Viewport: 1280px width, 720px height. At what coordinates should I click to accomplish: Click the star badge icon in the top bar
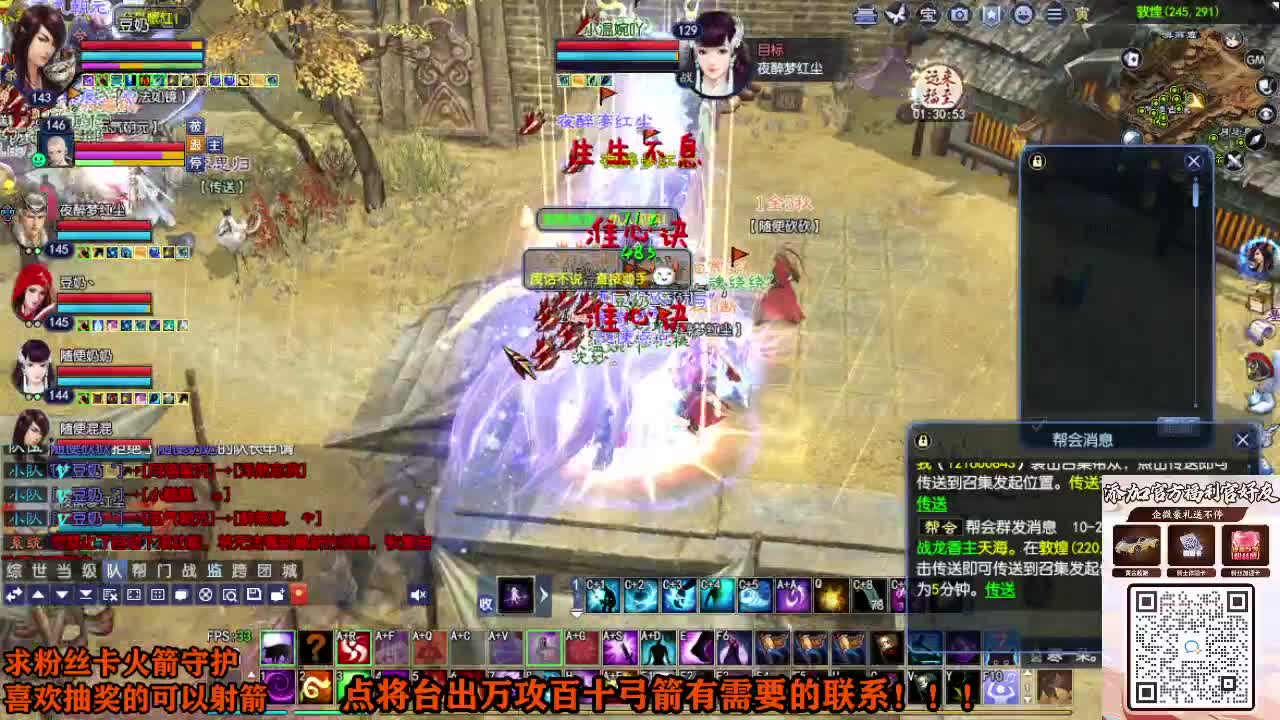point(989,14)
